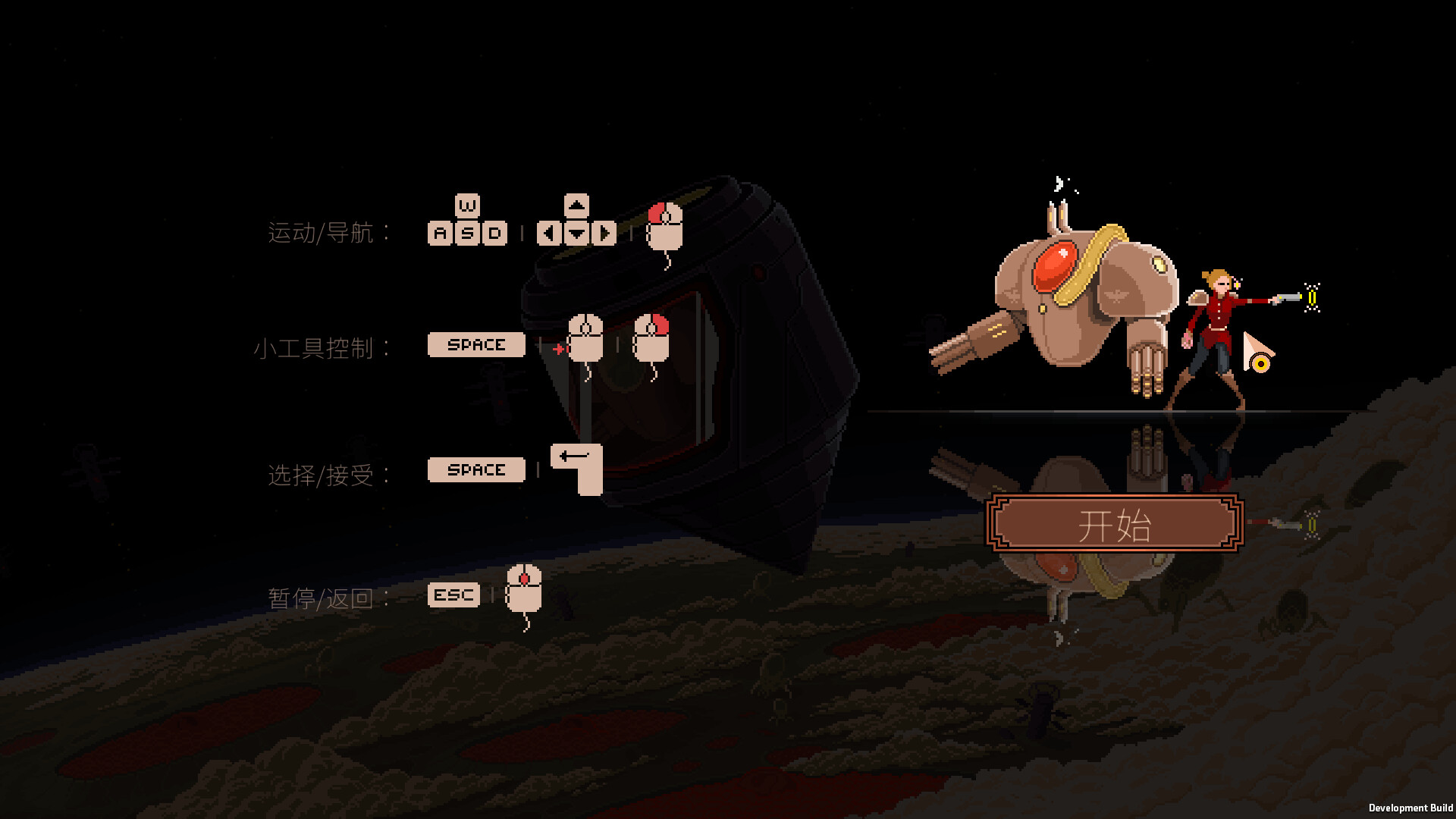The width and height of the screenshot is (1456, 819).
Task: Click the SPACE key for 选择/接受
Action: (x=475, y=470)
